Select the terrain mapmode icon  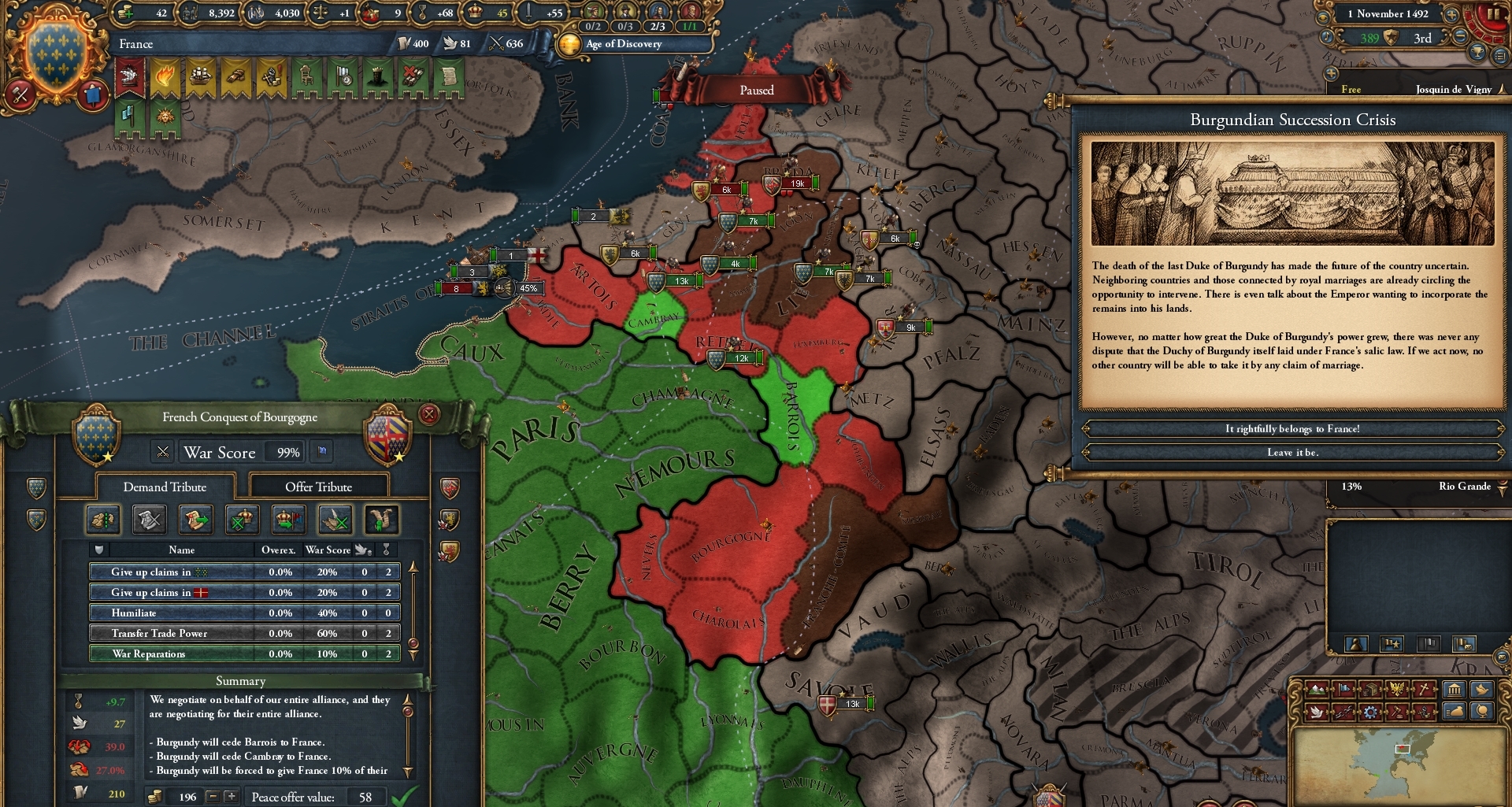(x=1318, y=689)
